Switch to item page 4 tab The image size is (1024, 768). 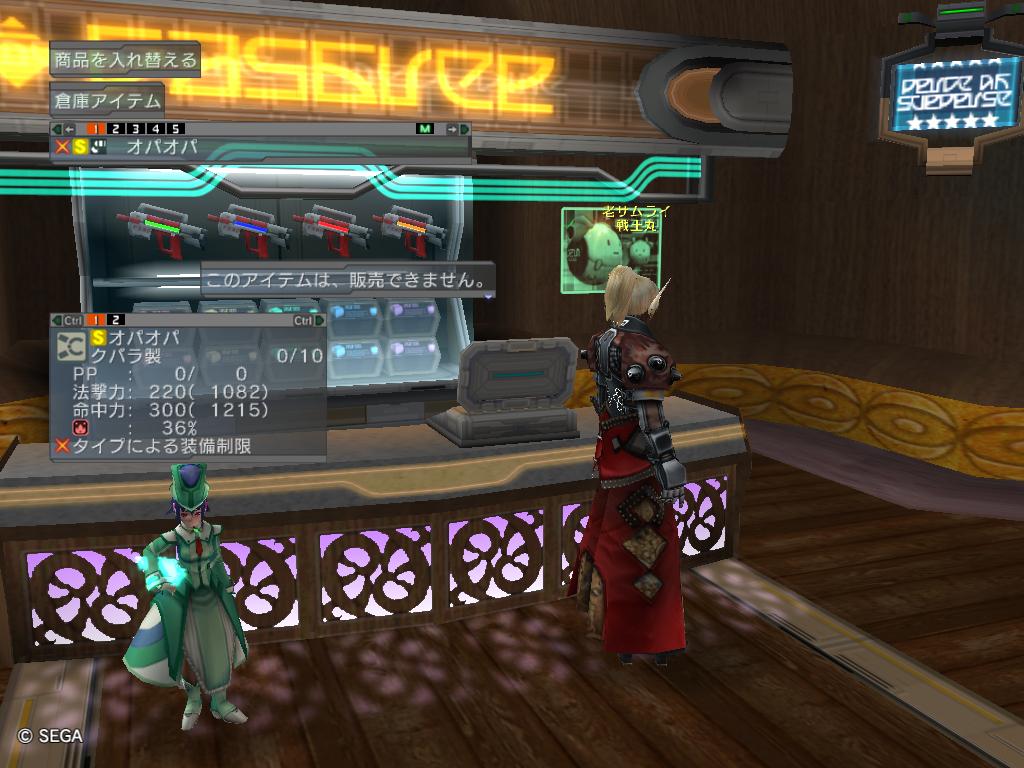point(155,129)
